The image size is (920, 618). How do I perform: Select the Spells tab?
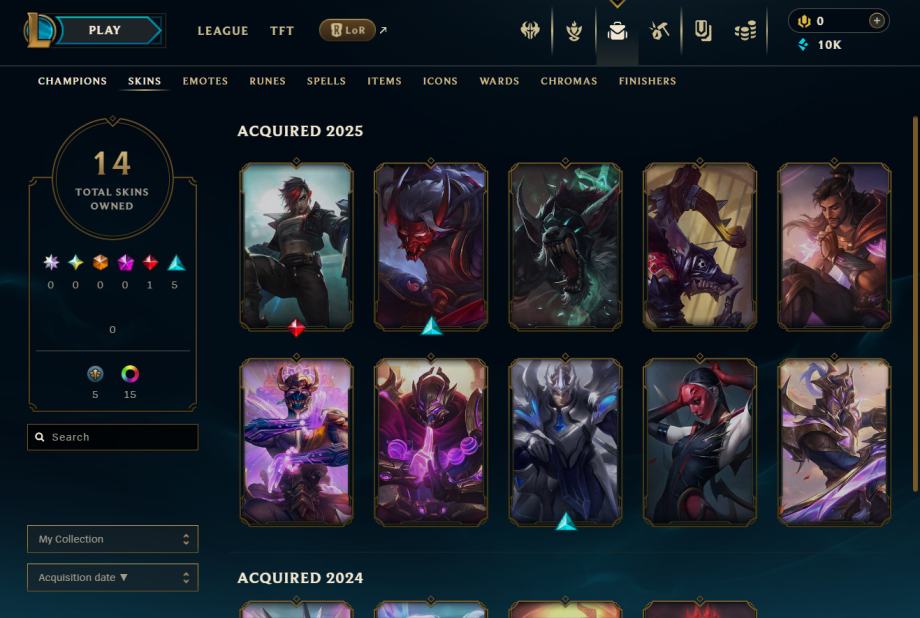(x=326, y=81)
